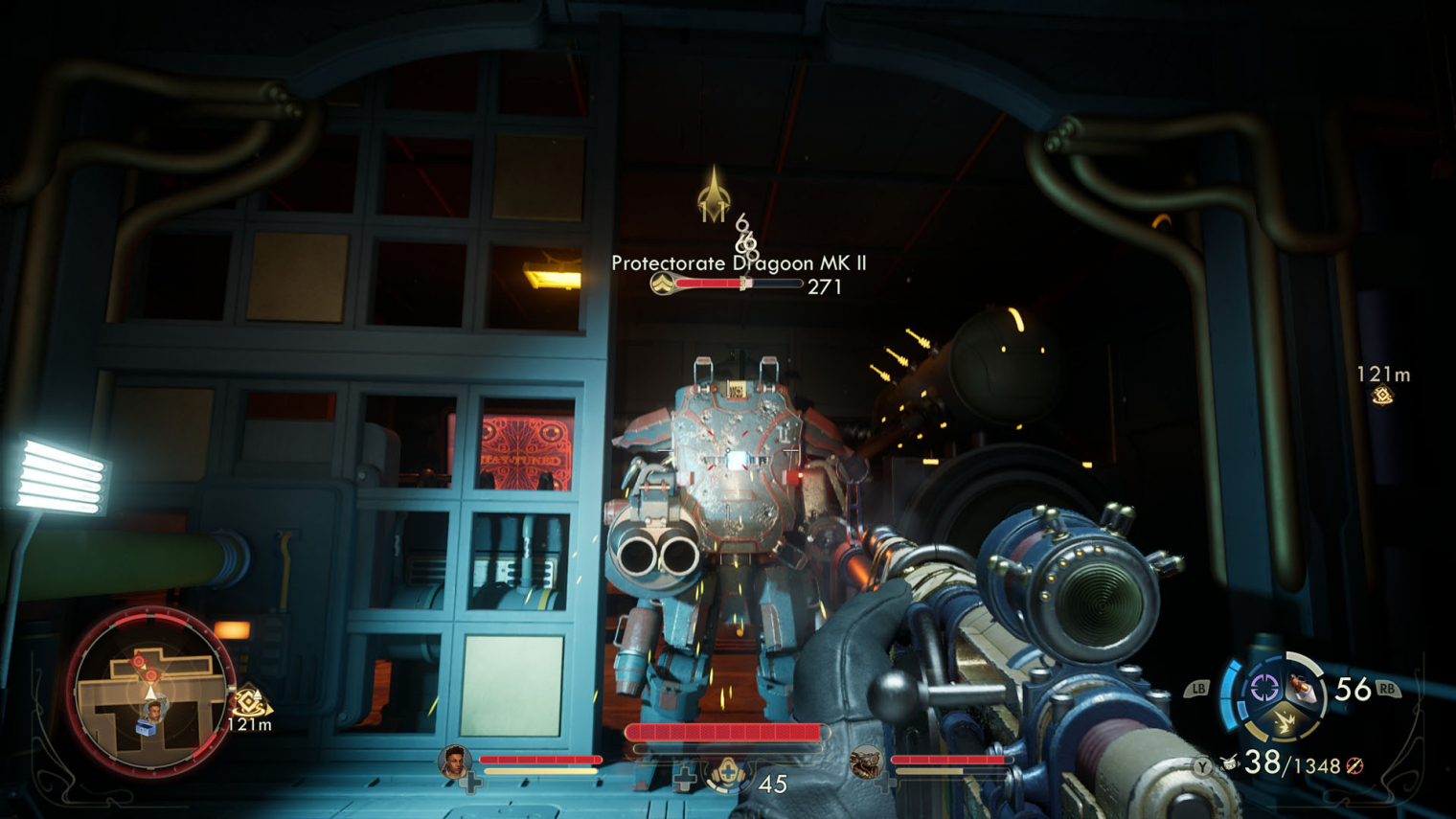This screenshot has width=1456, height=819.
Task: Click the blue chest marker on the minimap
Action: (145, 730)
